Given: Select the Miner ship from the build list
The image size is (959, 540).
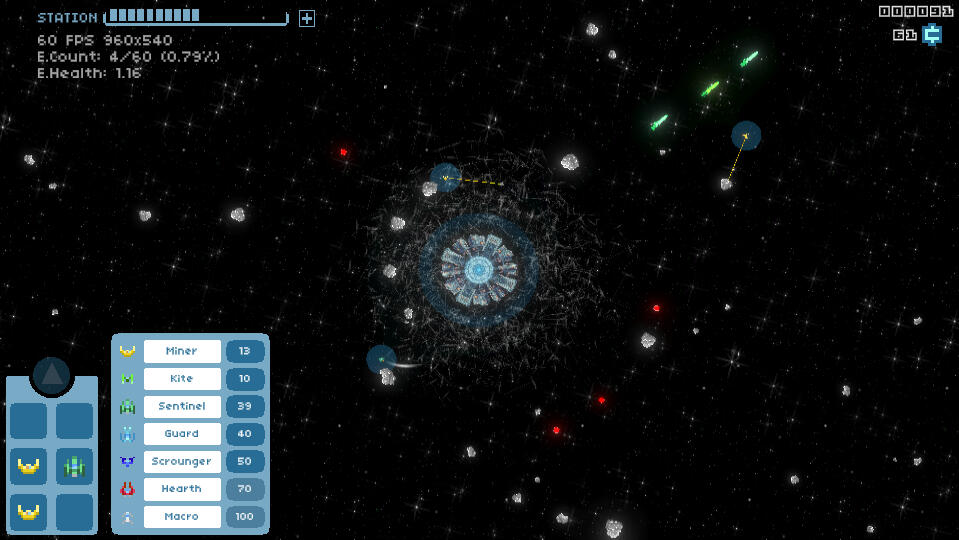Looking at the screenshot, I should [x=182, y=351].
